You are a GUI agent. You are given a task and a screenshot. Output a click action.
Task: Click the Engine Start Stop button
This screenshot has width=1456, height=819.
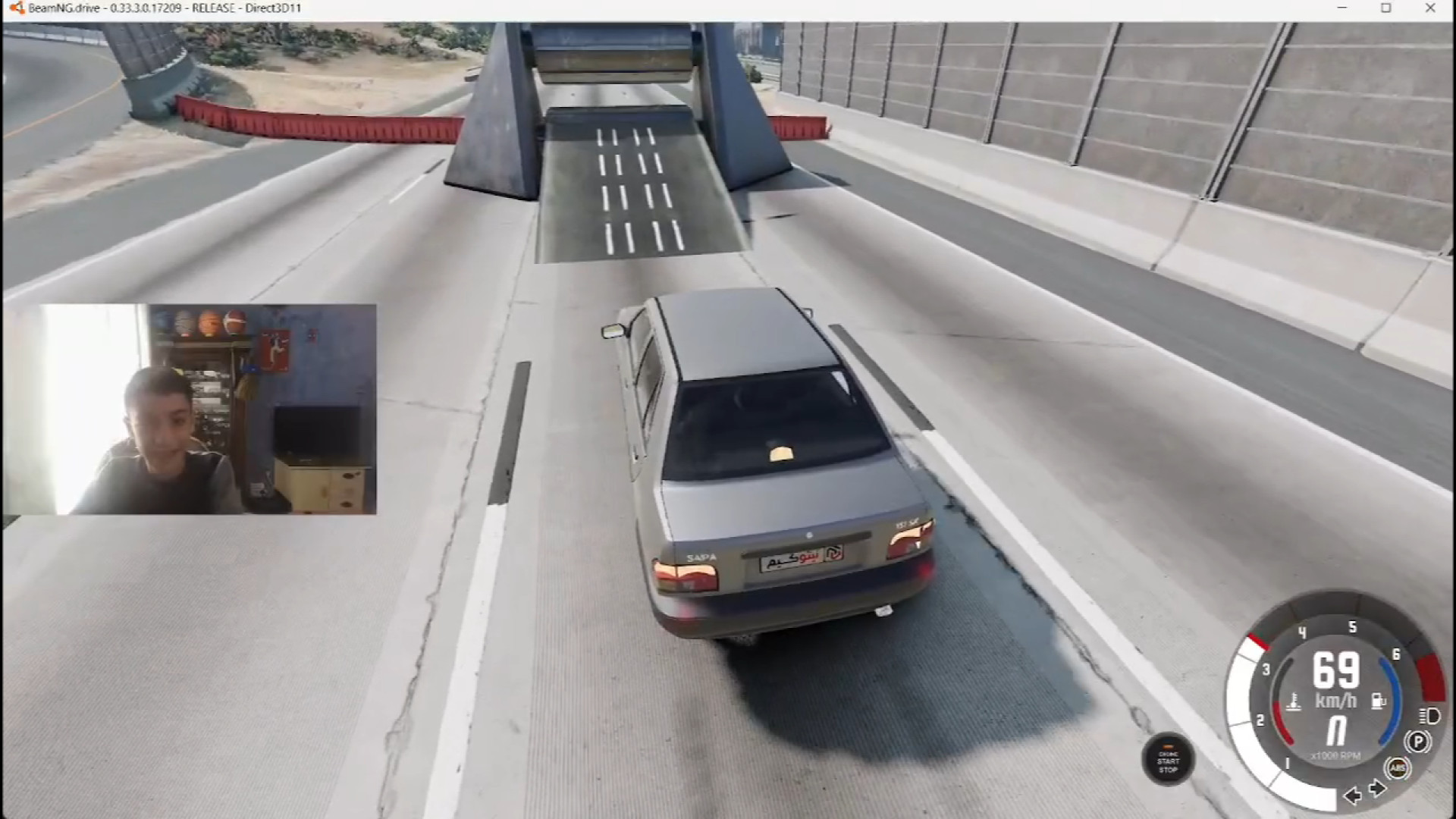tap(1168, 760)
